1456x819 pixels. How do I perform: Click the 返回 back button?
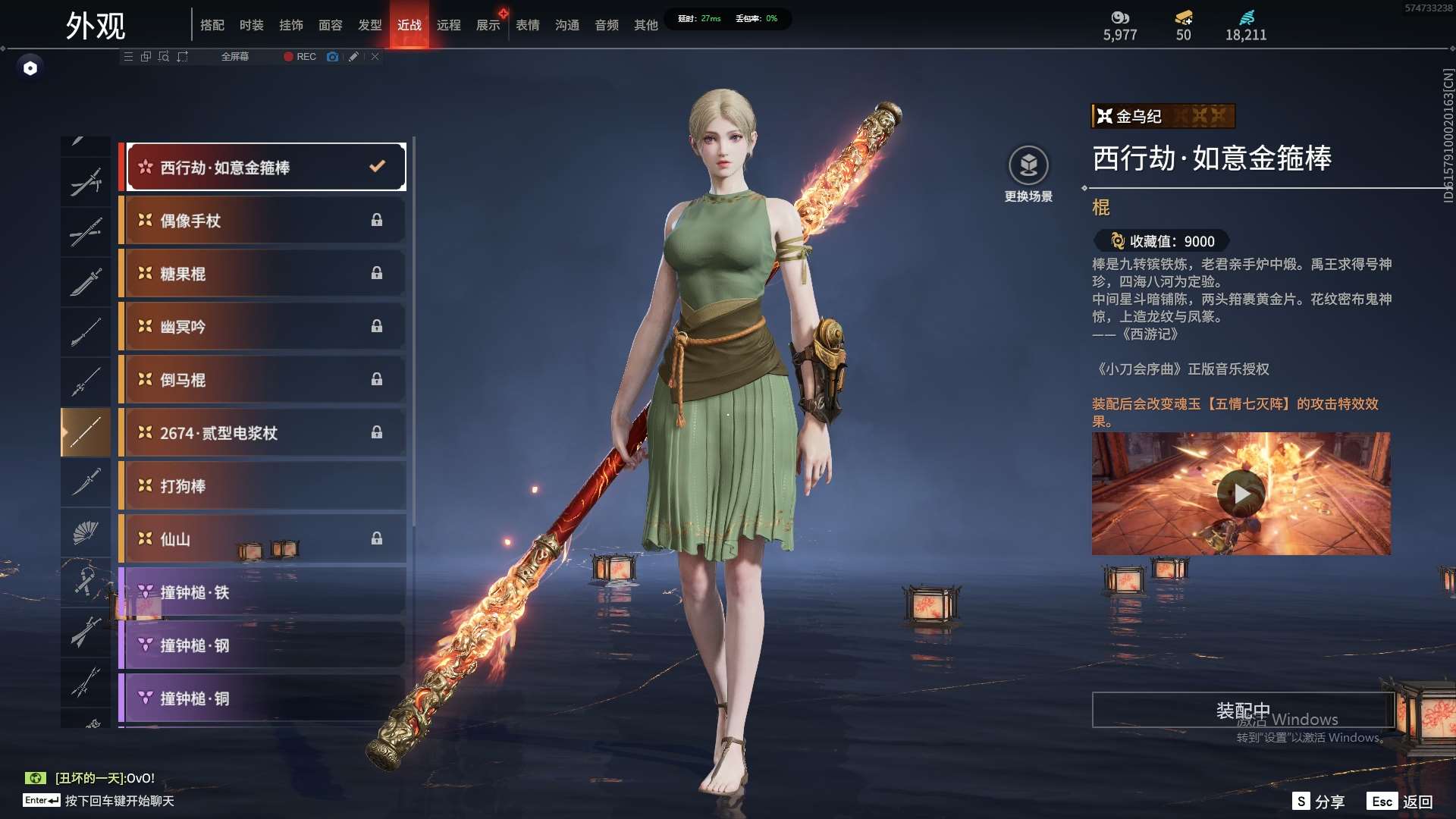click(1401, 802)
